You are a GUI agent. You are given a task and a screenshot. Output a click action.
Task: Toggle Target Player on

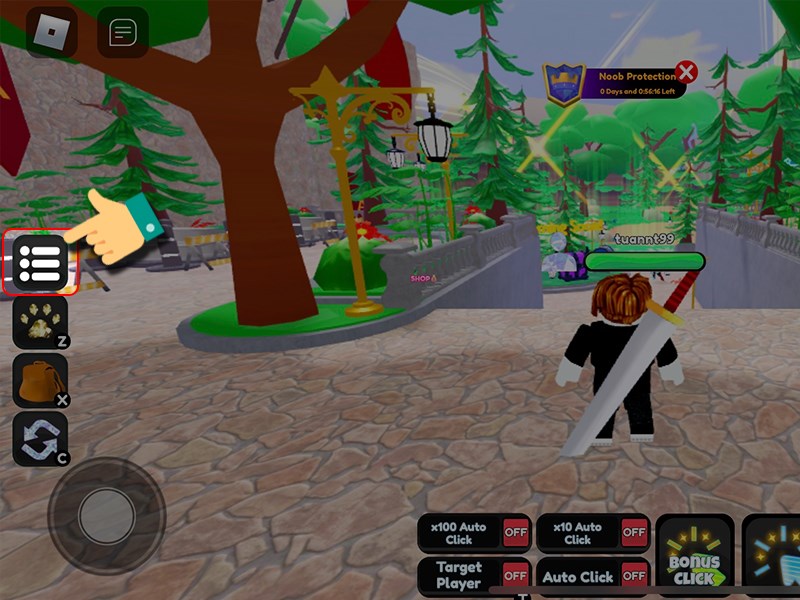[x=515, y=576]
